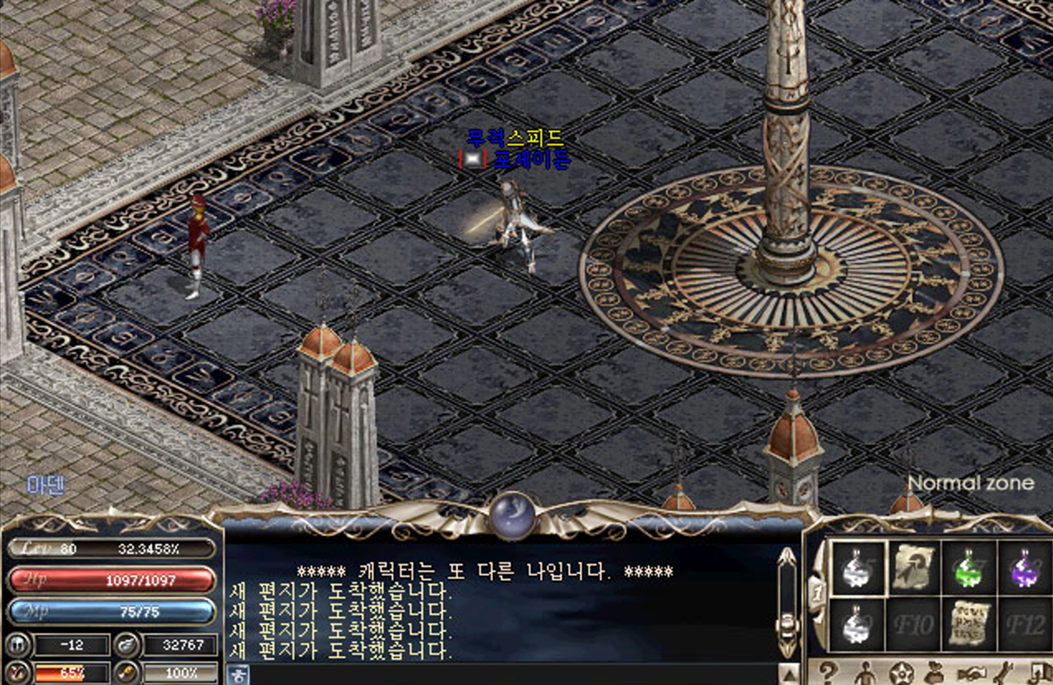Drink the purple potion in the hotbar
The image size is (1053, 685).
pos(1022,569)
